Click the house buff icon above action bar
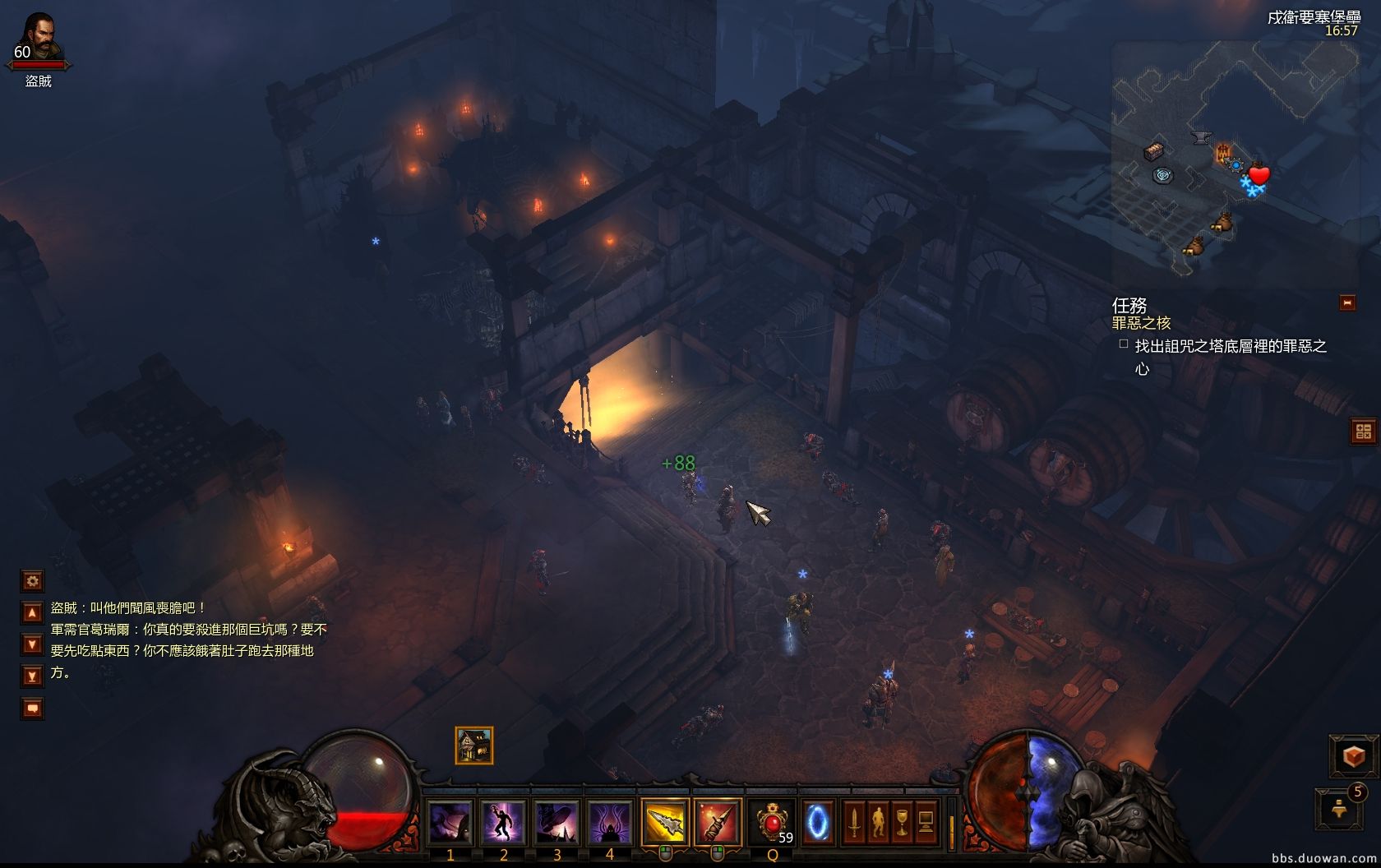 click(x=474, y=746)
